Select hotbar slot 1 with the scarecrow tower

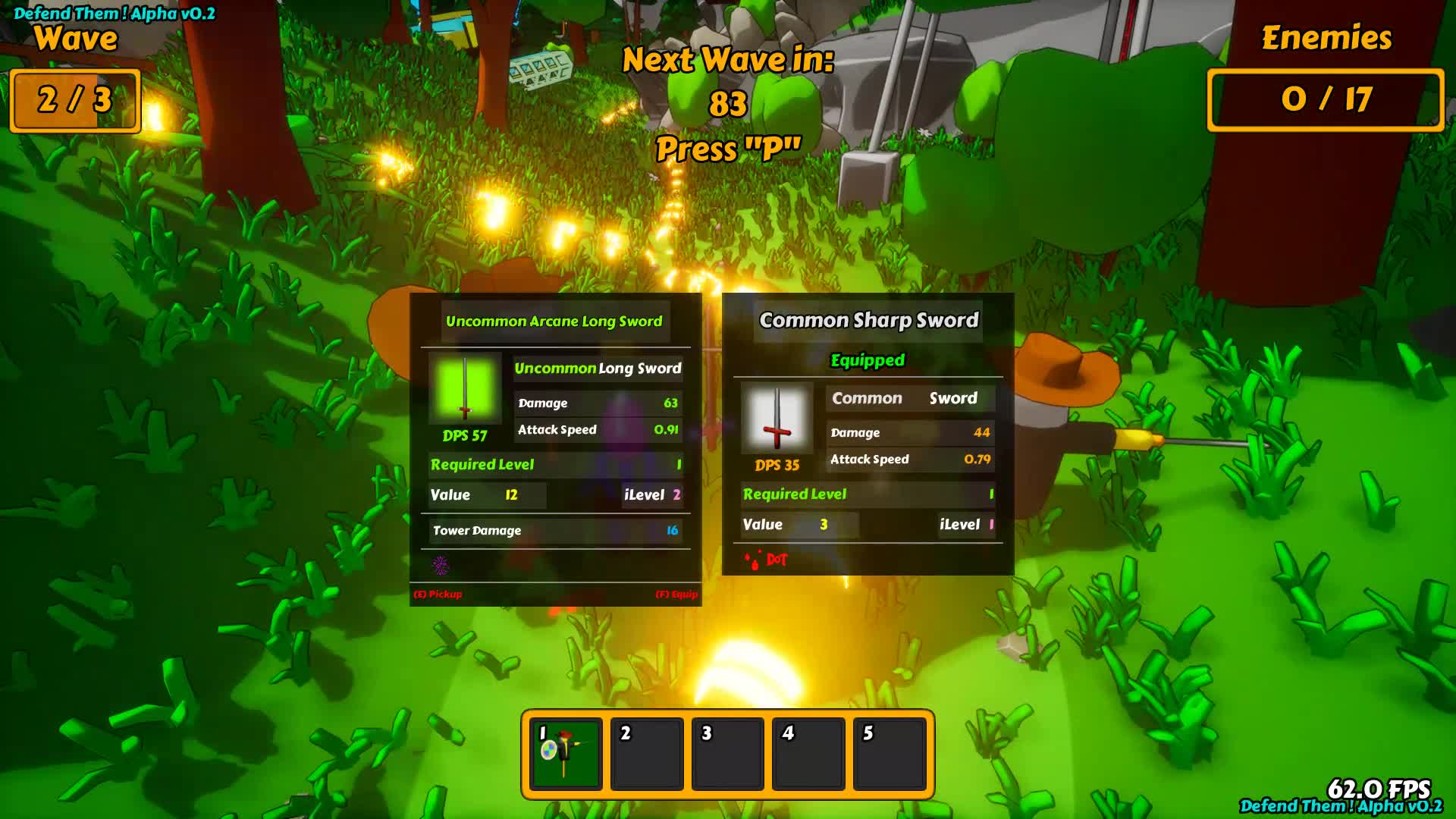(x=566, y=754)
